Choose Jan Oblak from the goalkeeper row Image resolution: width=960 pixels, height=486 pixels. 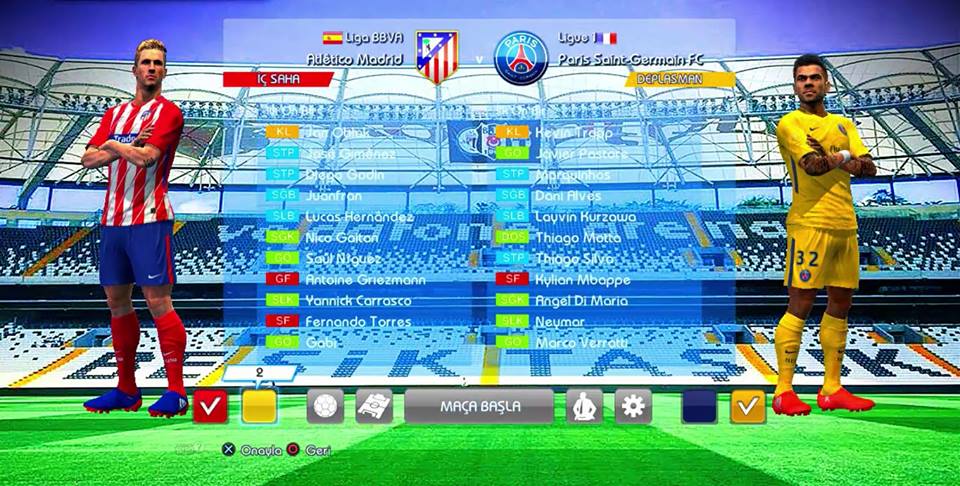pyautogui.click(x=337, y=132)
